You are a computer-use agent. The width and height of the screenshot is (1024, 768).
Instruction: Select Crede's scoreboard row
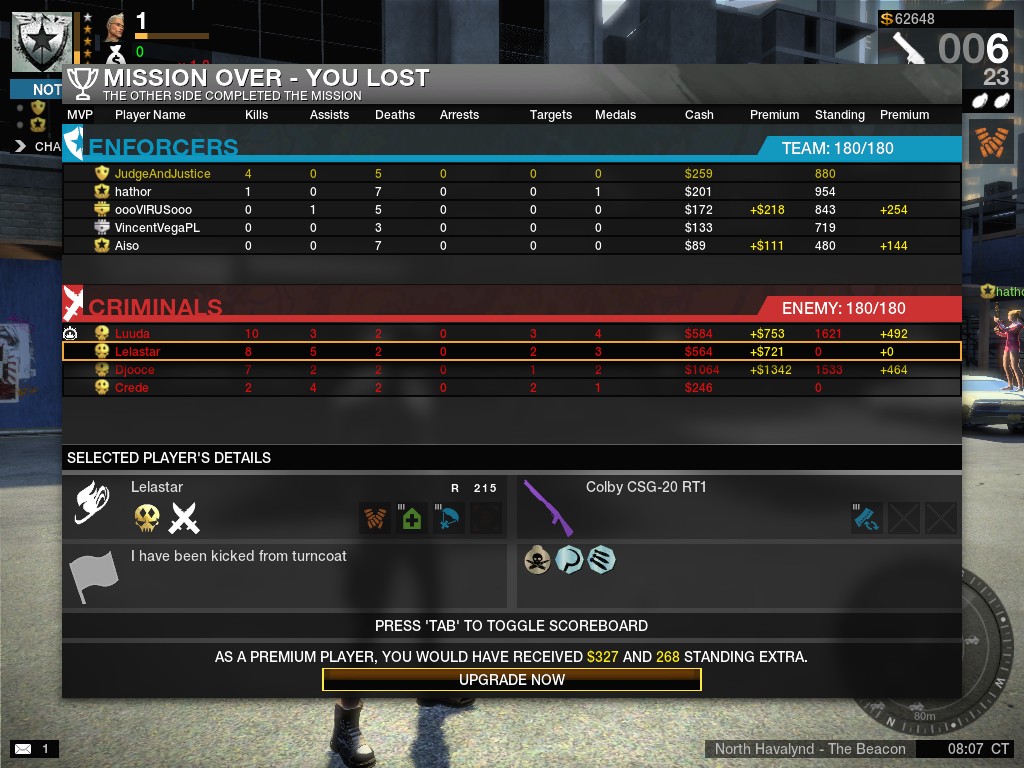132,388
